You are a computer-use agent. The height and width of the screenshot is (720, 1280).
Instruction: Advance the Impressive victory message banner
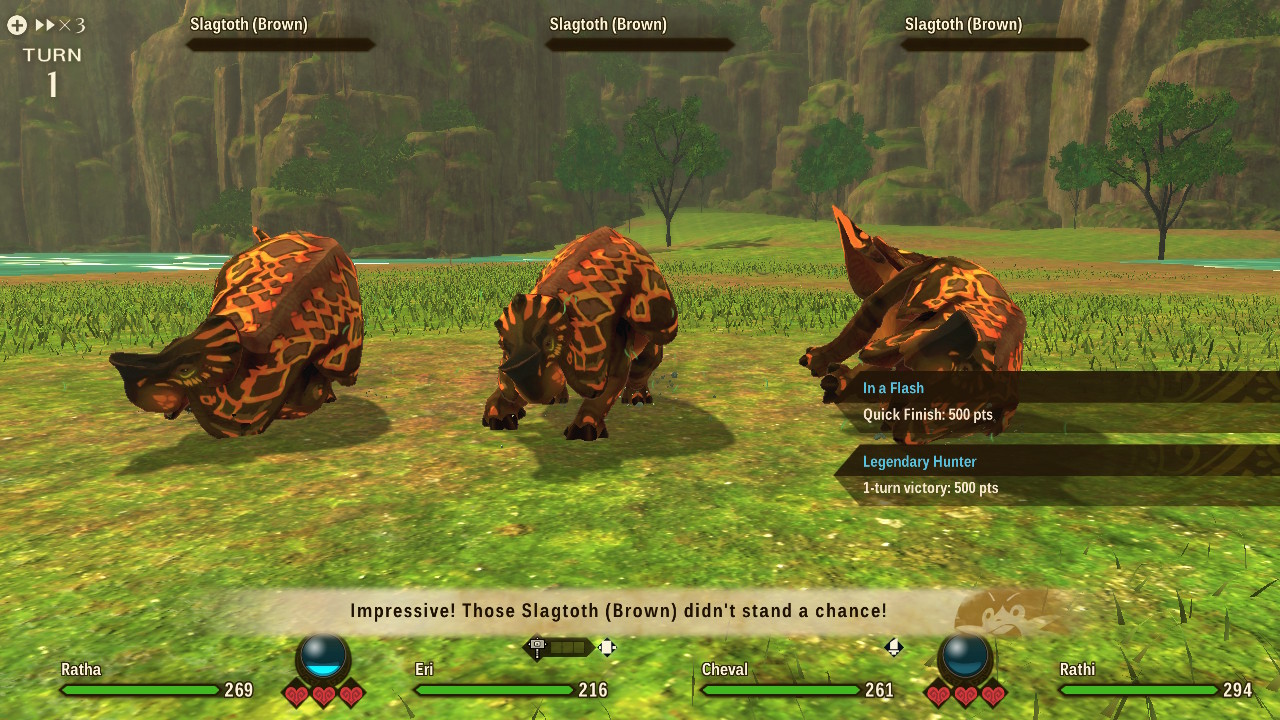coord(618,611)
